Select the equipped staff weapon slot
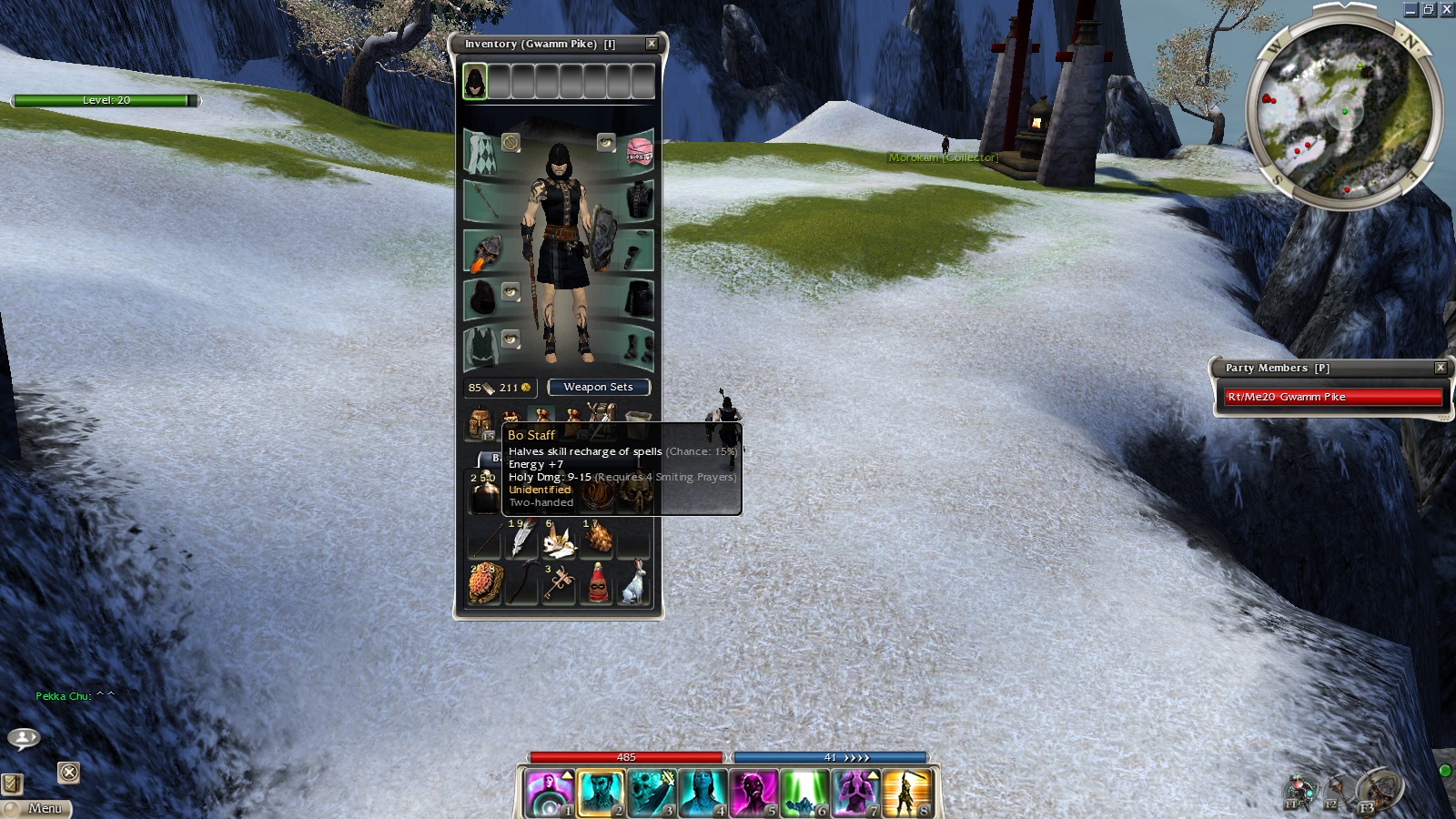The image size is (1456, 819). tap(482, 200)
